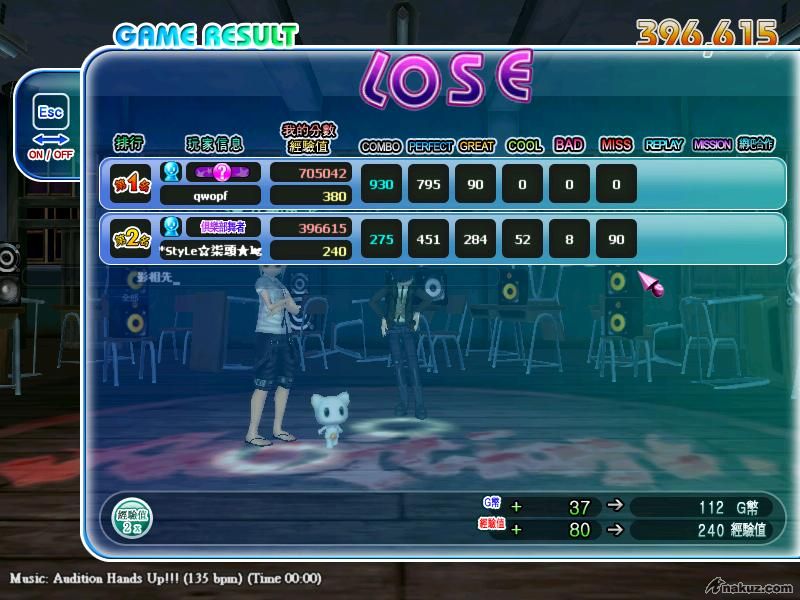Viewport: 800px width, 600px height.
Task: Click the blue avatar icon beside qwopf
Action: [x=171, y=172]
